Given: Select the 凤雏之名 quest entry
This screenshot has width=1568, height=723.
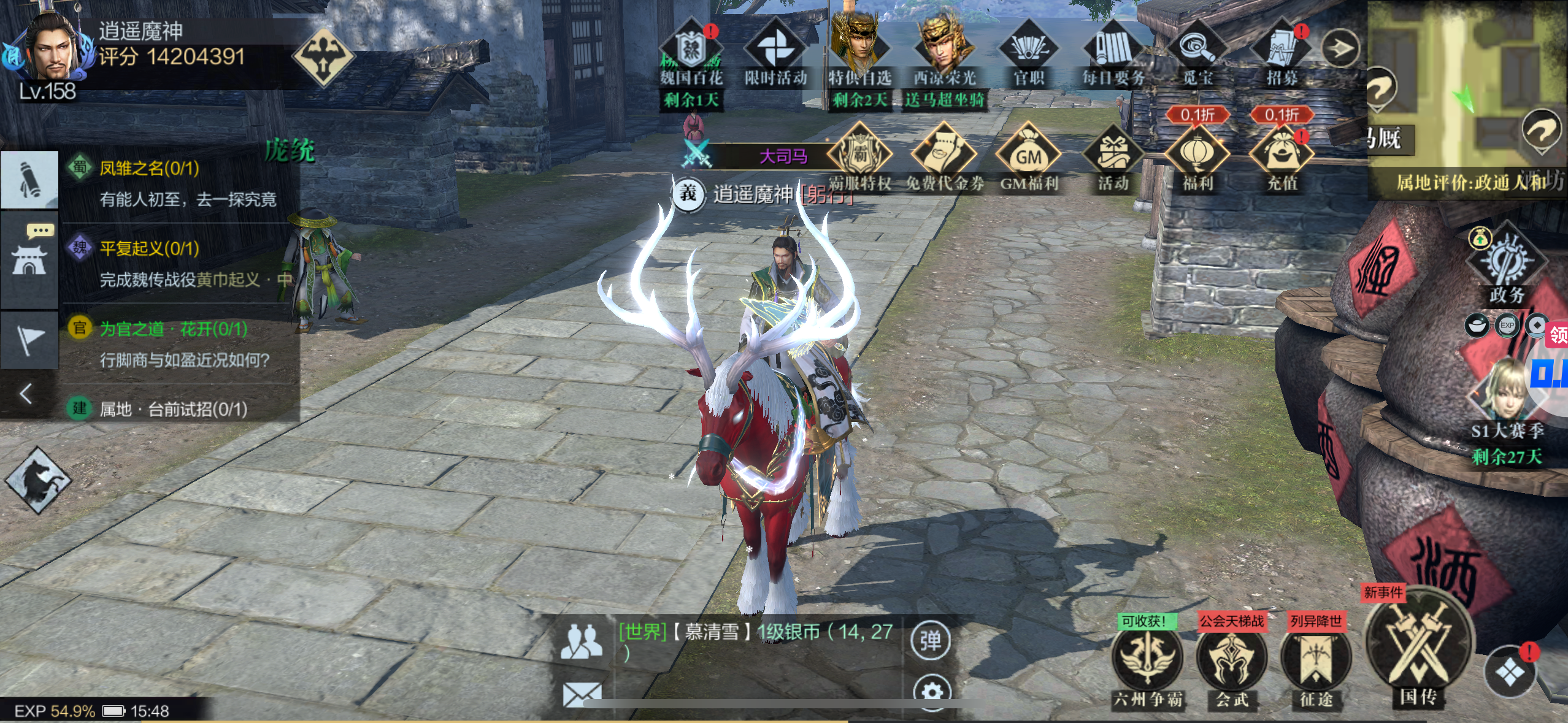Looking at the screenshot, I should pos(178,183).
